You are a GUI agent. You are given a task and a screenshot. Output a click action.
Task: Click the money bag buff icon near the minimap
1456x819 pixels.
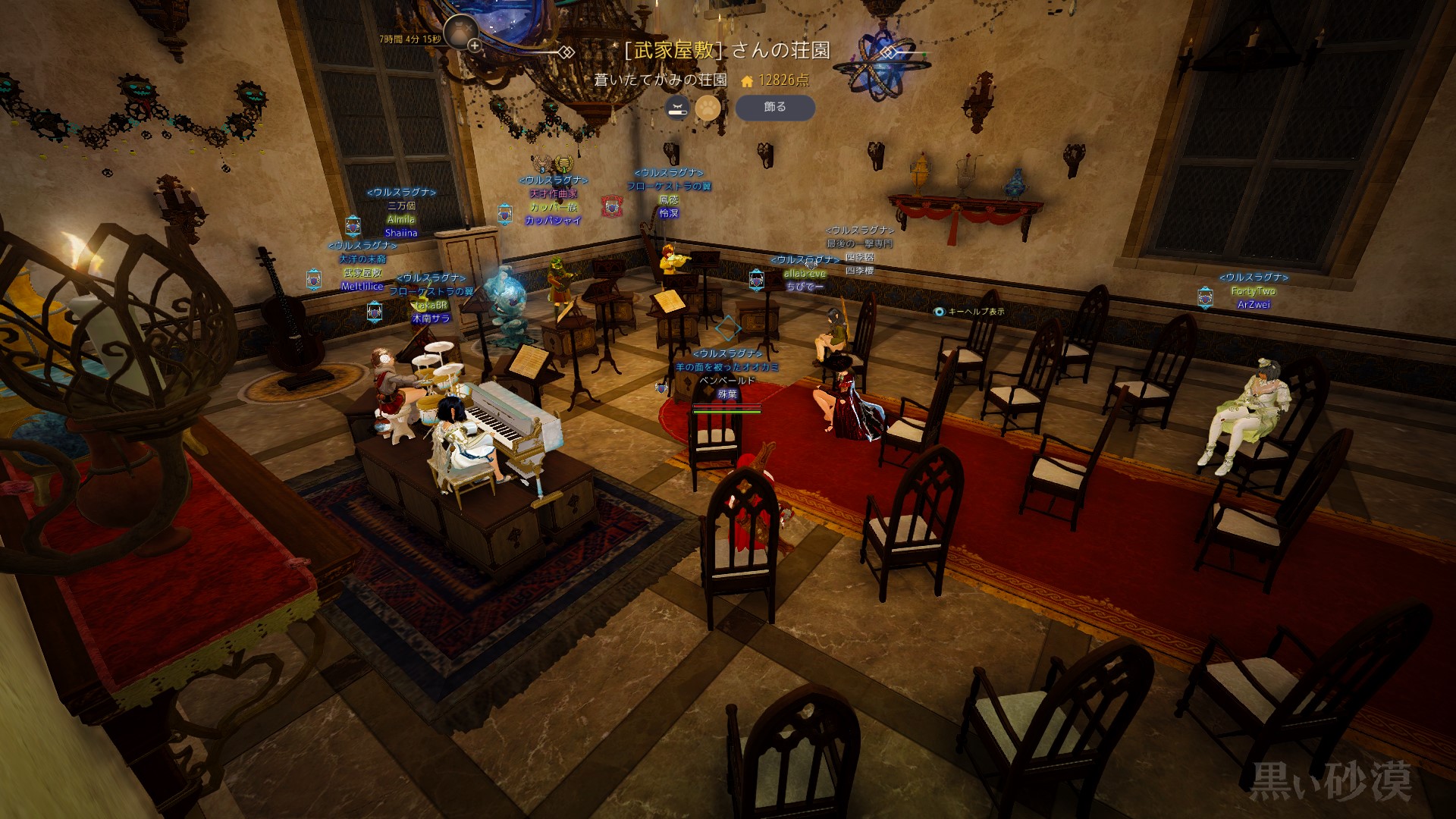pyautogui.click(x=459, y=32)
